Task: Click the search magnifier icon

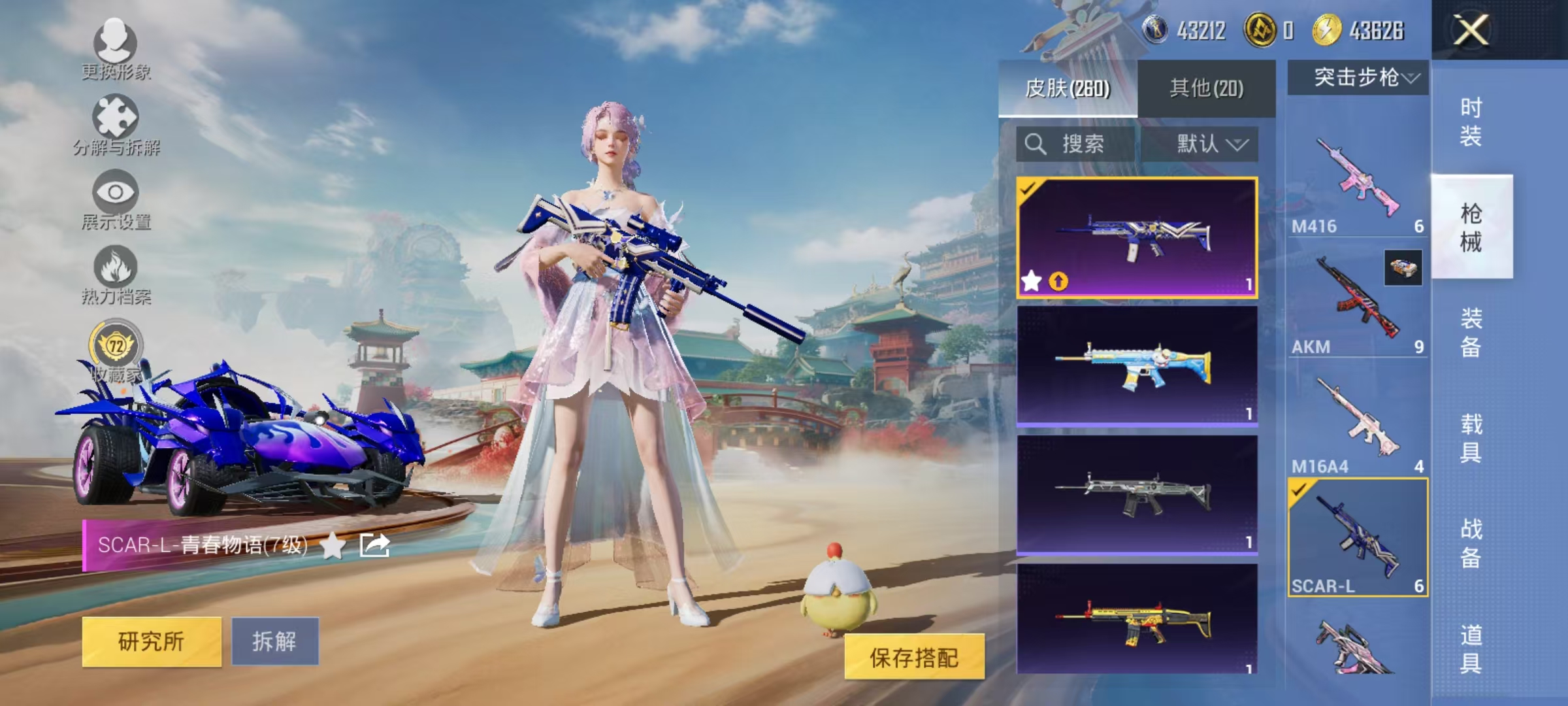Action: pyautogui.click(x=1034, y=145)
